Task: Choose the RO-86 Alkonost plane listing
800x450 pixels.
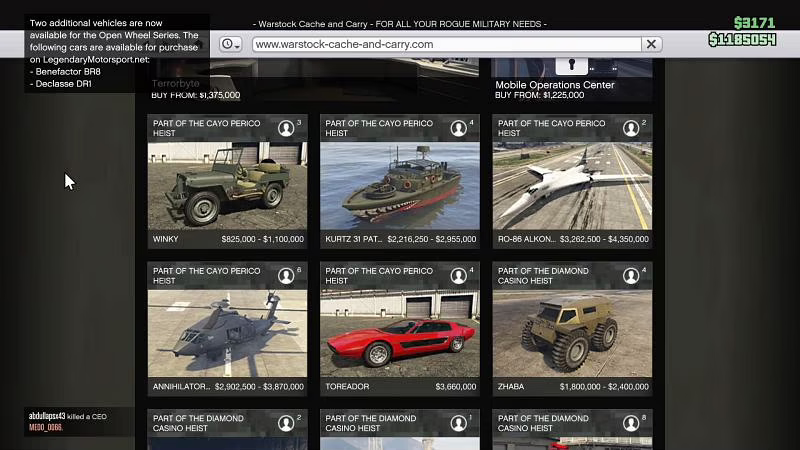Action: (x=572, y=184)
